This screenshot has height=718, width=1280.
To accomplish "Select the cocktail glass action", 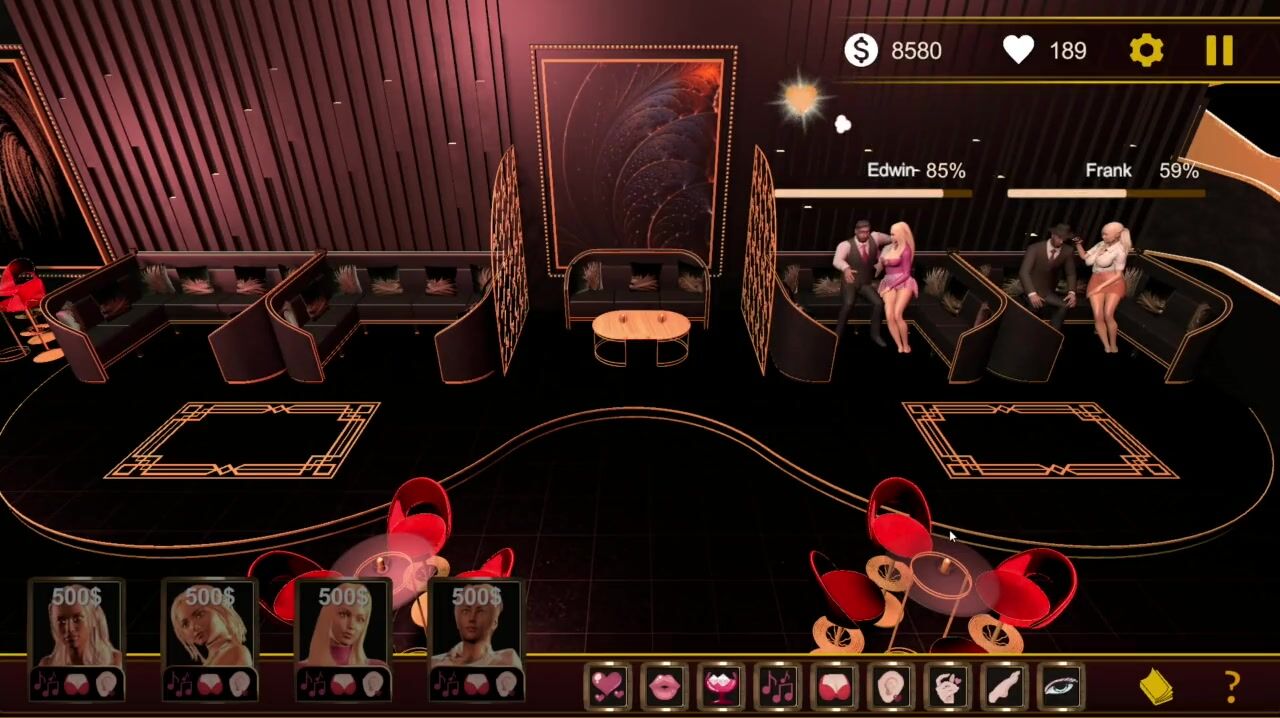I will tap(722, 686).
